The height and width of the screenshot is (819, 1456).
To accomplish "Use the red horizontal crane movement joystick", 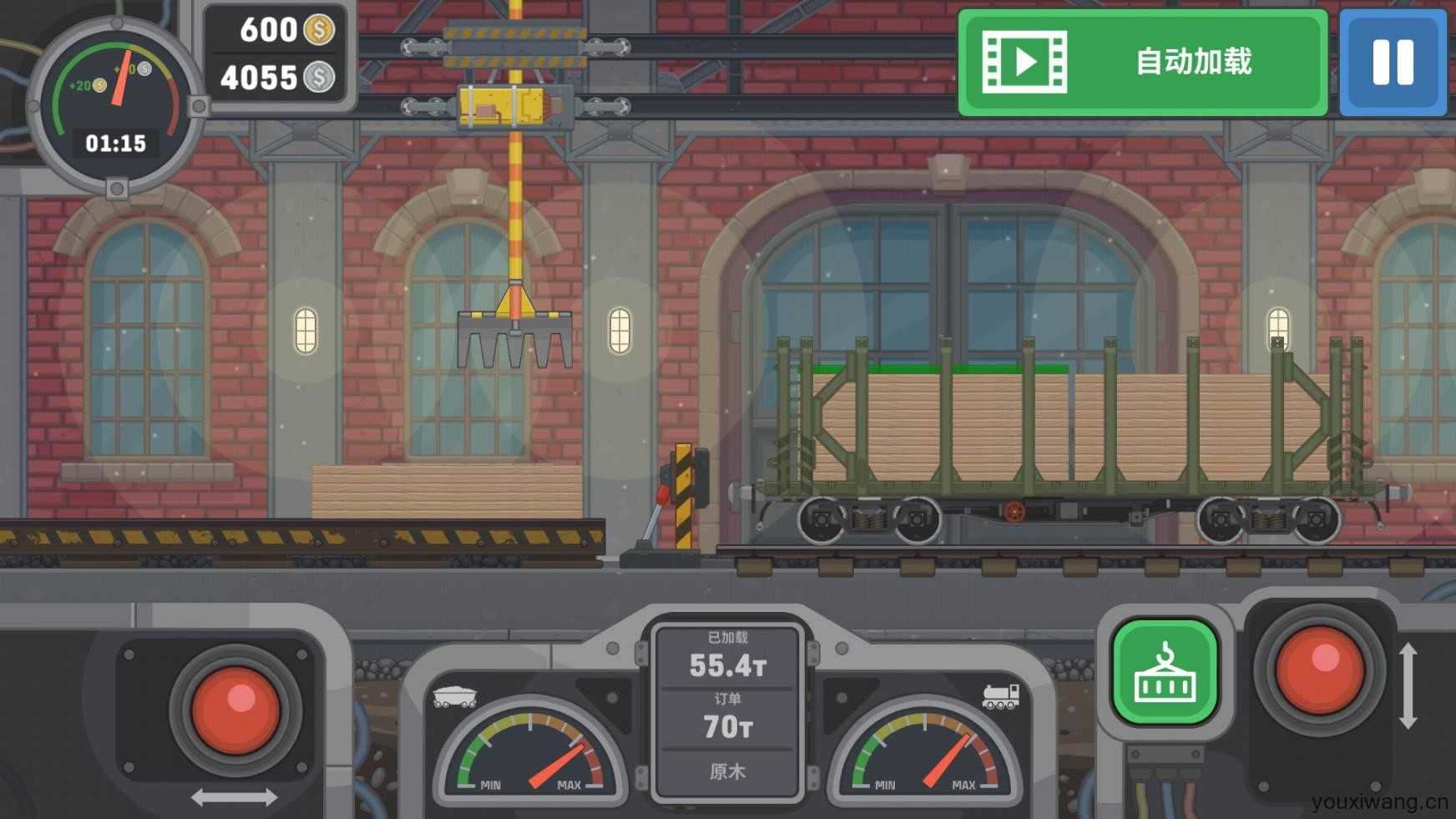I will tap(235, 709).
